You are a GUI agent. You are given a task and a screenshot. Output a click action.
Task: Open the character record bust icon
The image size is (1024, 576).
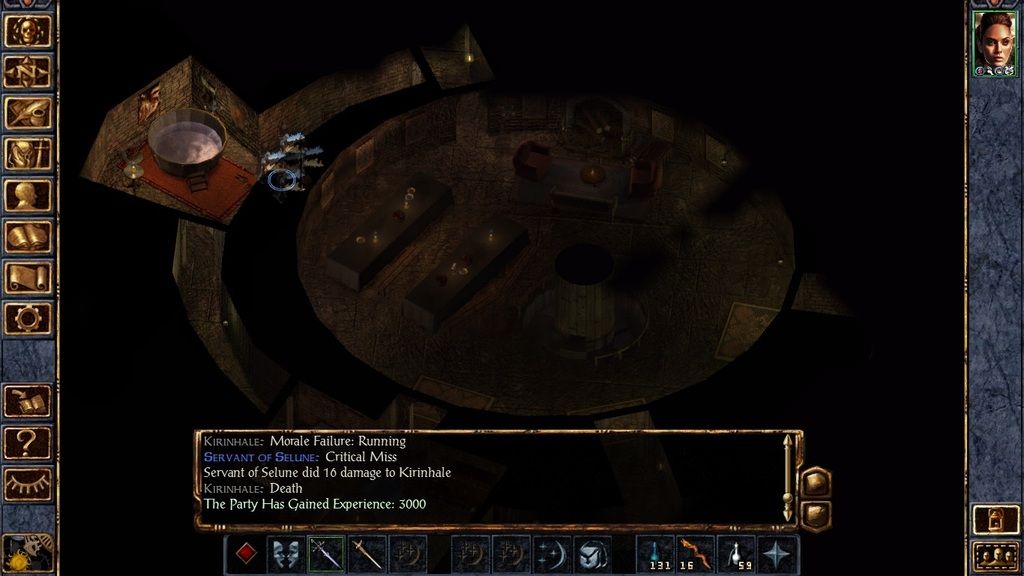(28, 194)
